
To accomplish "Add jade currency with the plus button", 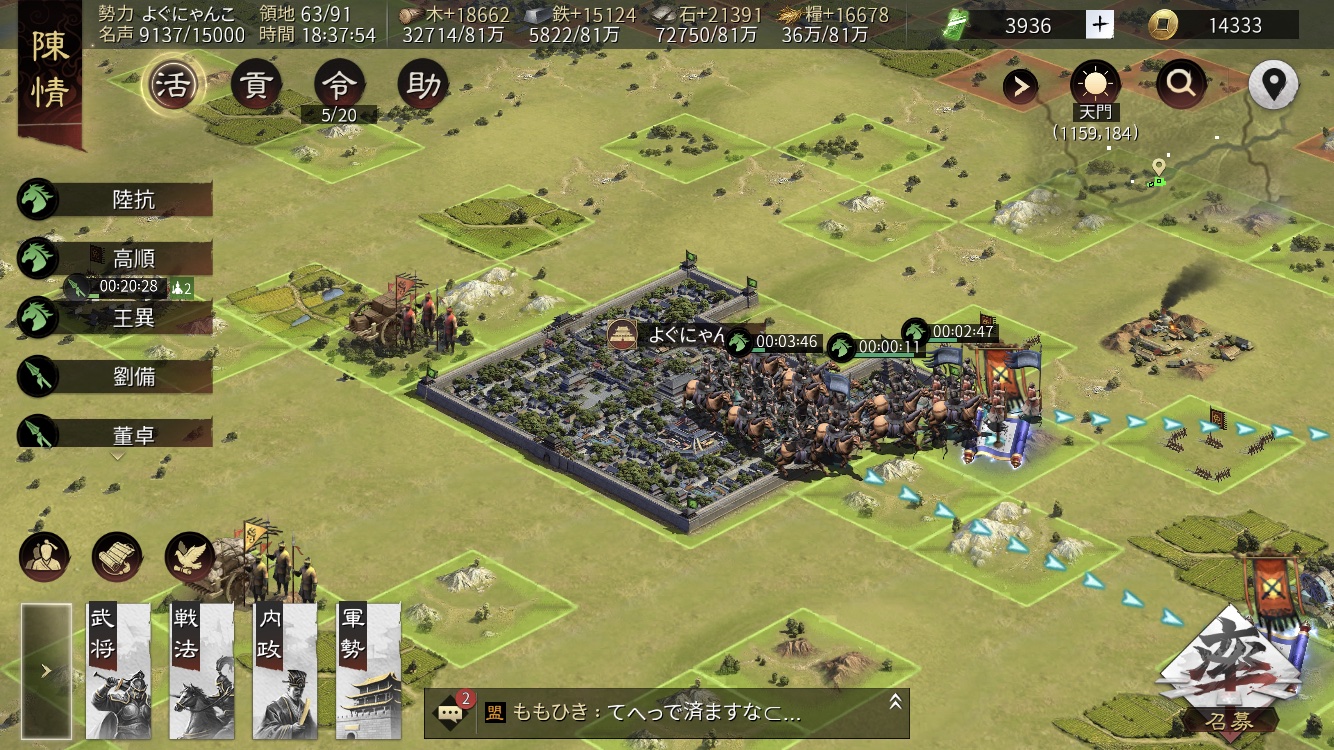I will point(1100,25).
